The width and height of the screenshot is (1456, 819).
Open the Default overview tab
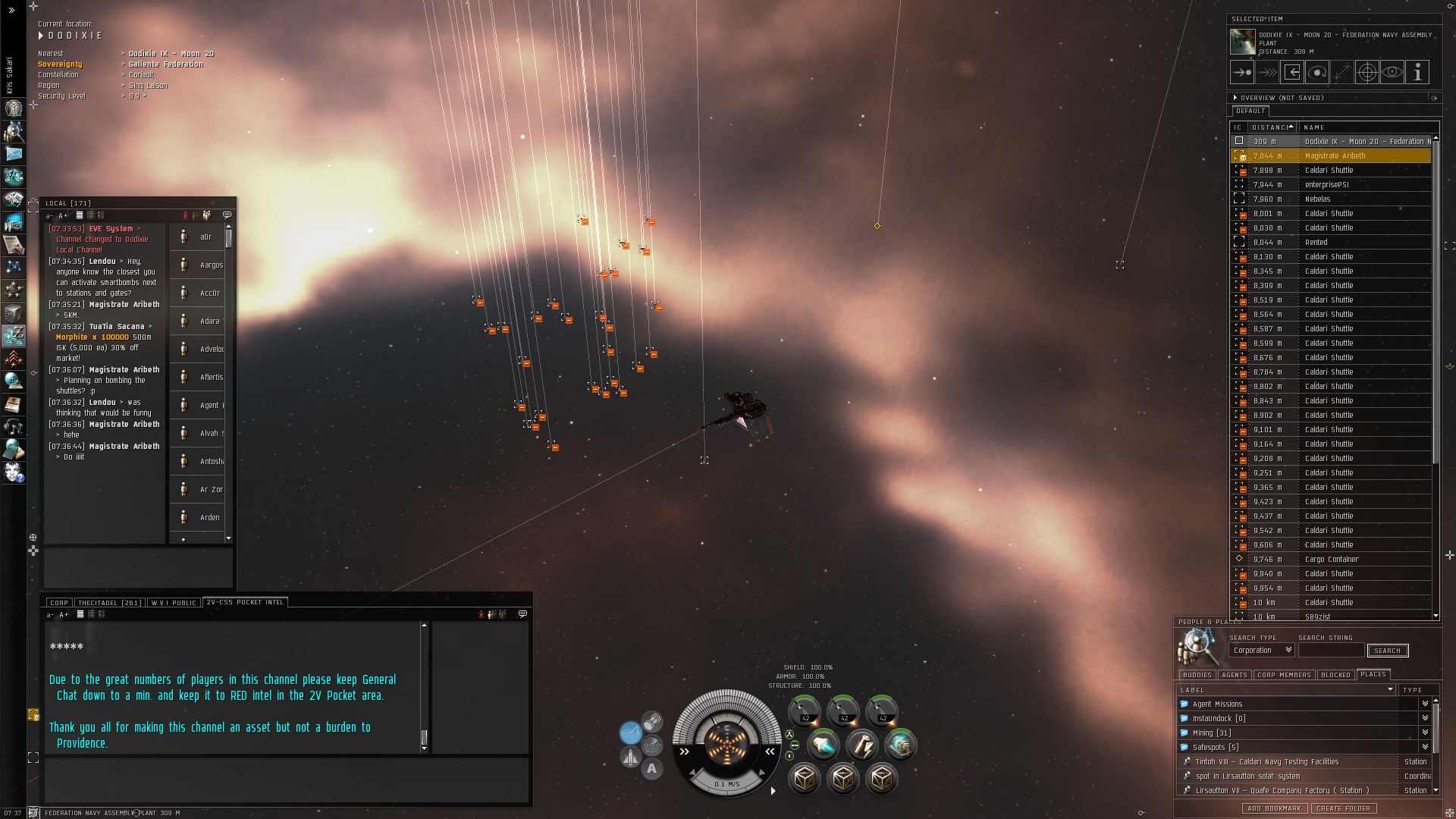tap(1250, 111)
